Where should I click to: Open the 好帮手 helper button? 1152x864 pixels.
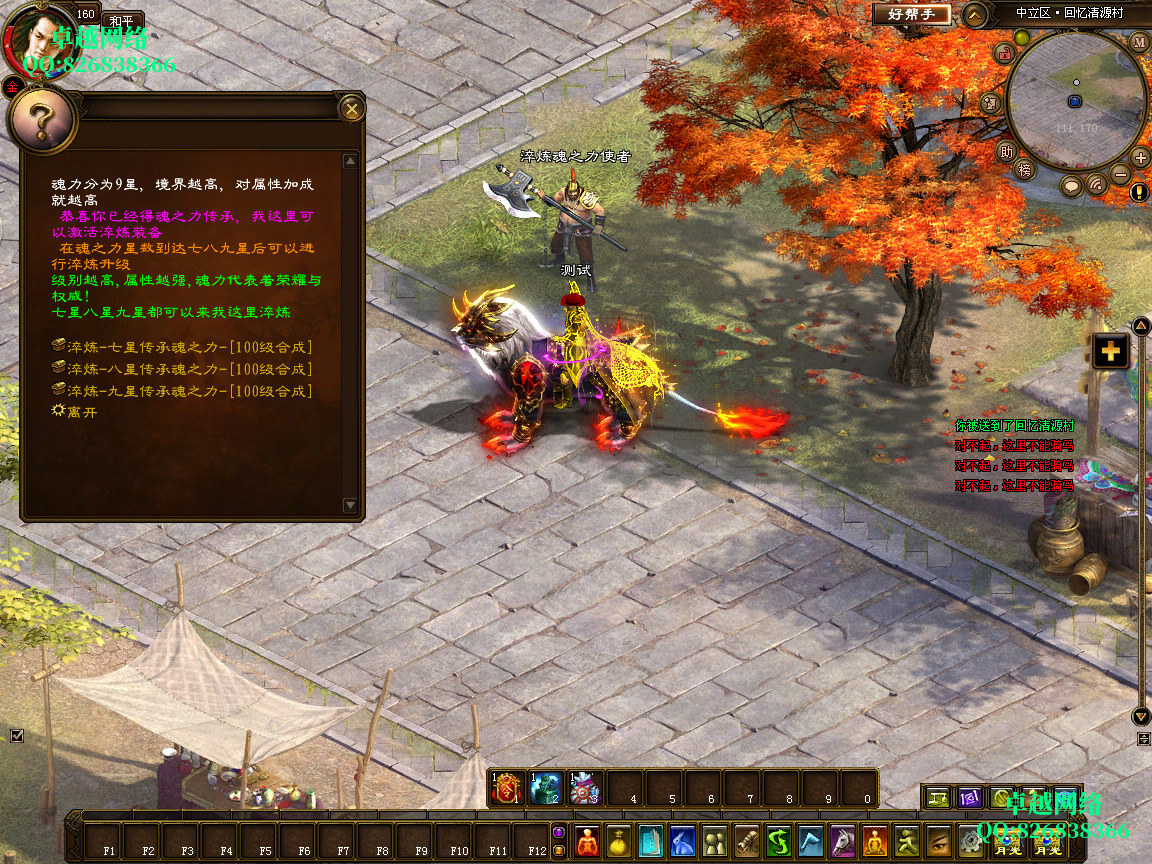[x=910, y=14]
